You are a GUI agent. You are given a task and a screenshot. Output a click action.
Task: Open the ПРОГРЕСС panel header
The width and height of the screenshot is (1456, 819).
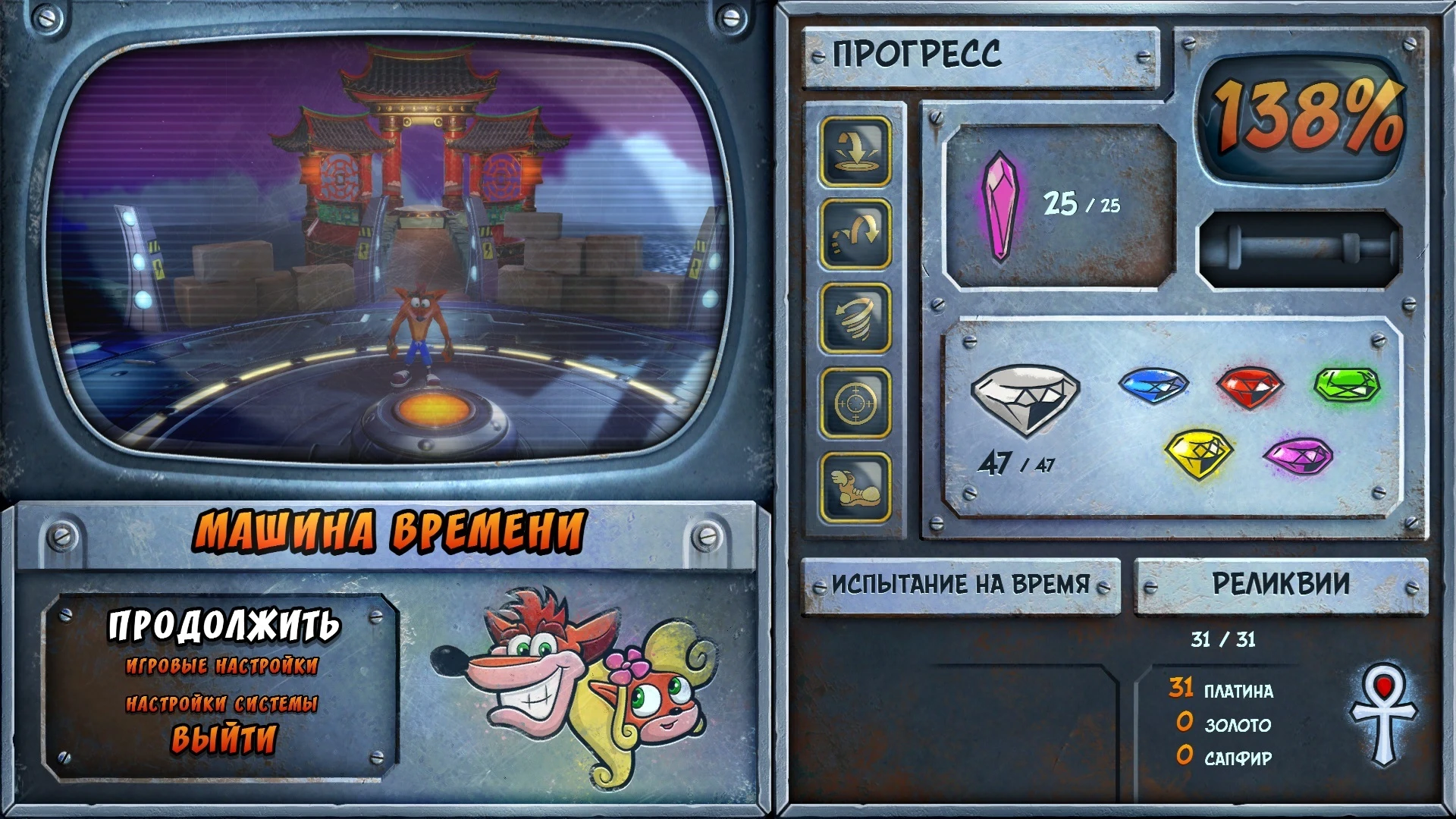(x=918, y=53)
